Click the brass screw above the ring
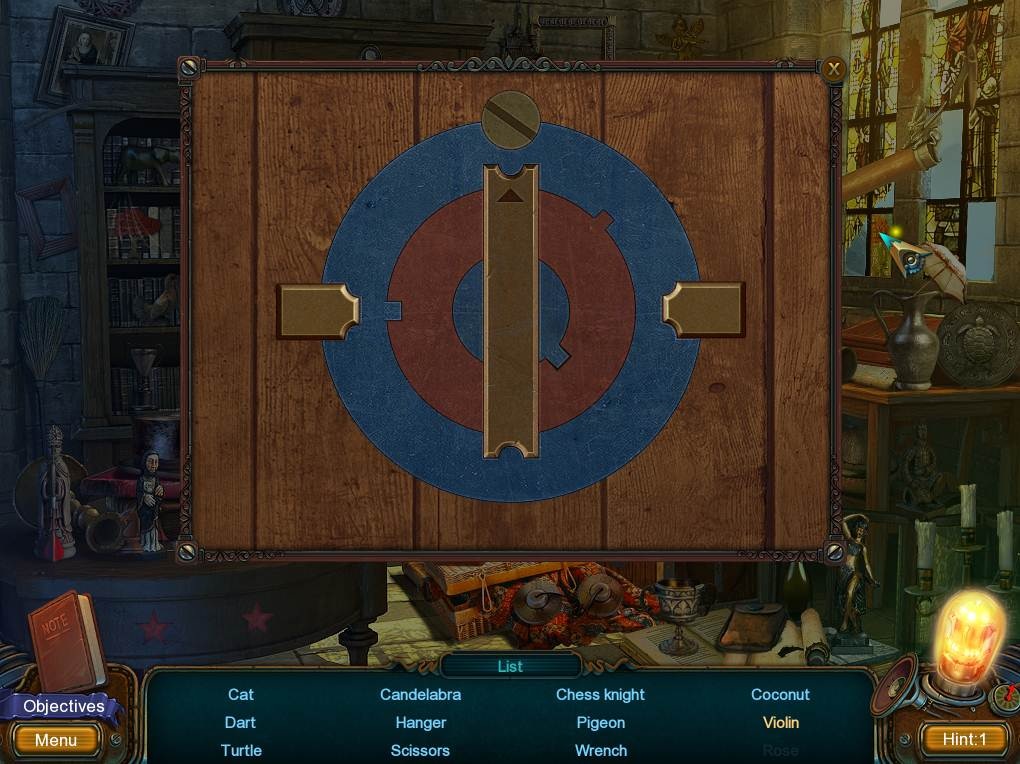The width and height of the screenshot is (1020, 764). (511, 119)
